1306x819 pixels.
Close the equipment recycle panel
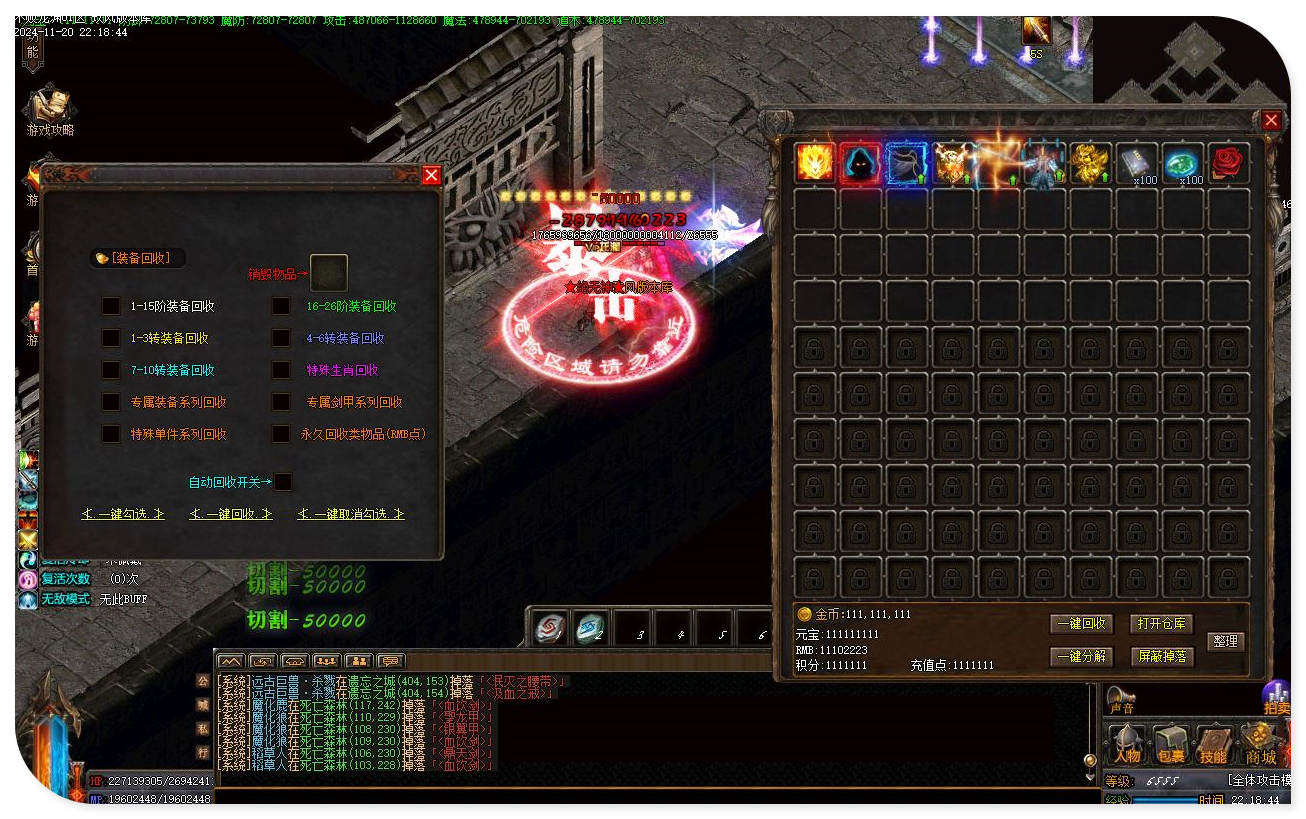pos(431,176)
